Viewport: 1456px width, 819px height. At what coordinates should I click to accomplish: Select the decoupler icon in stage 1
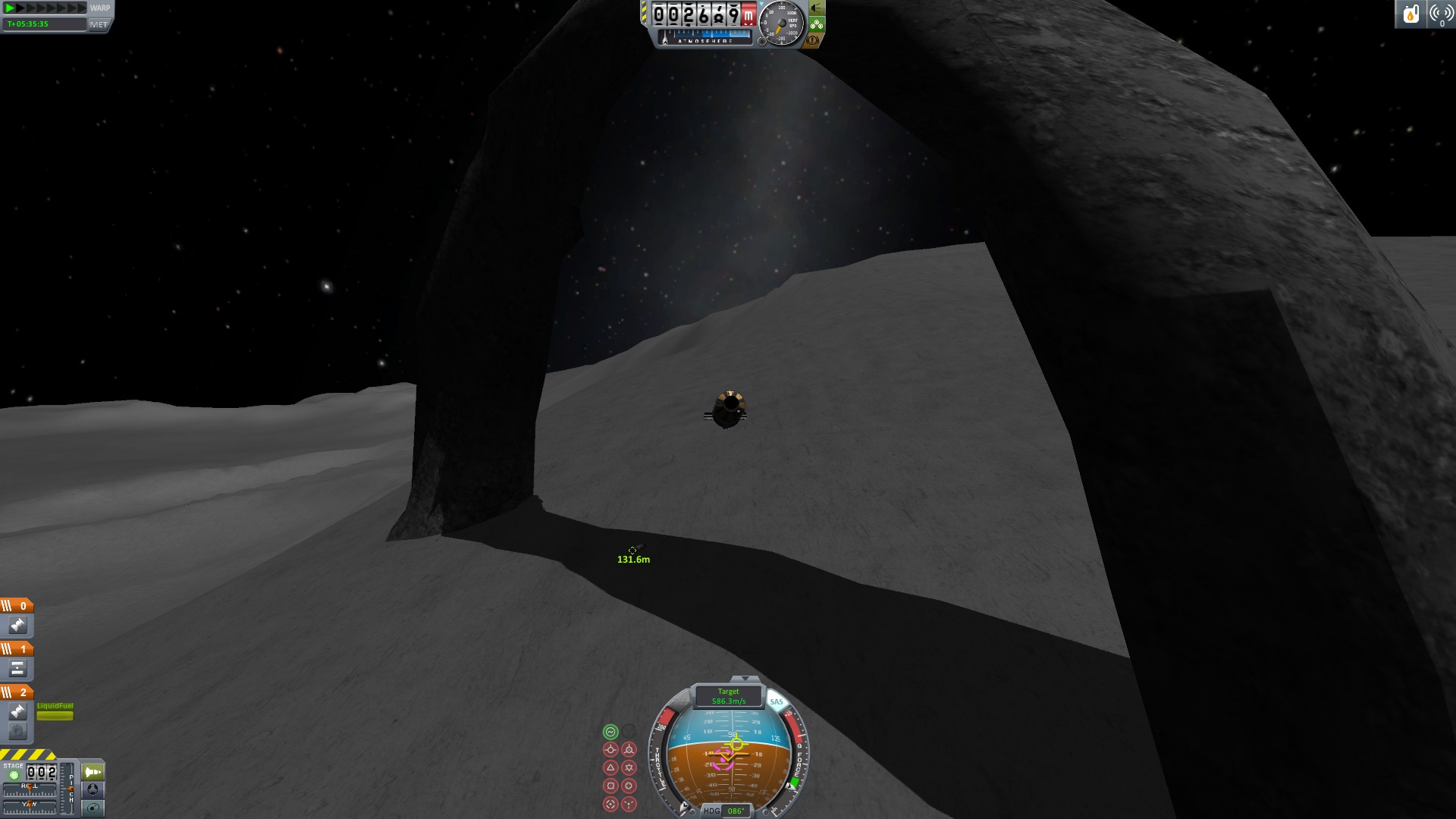(17, 669)
